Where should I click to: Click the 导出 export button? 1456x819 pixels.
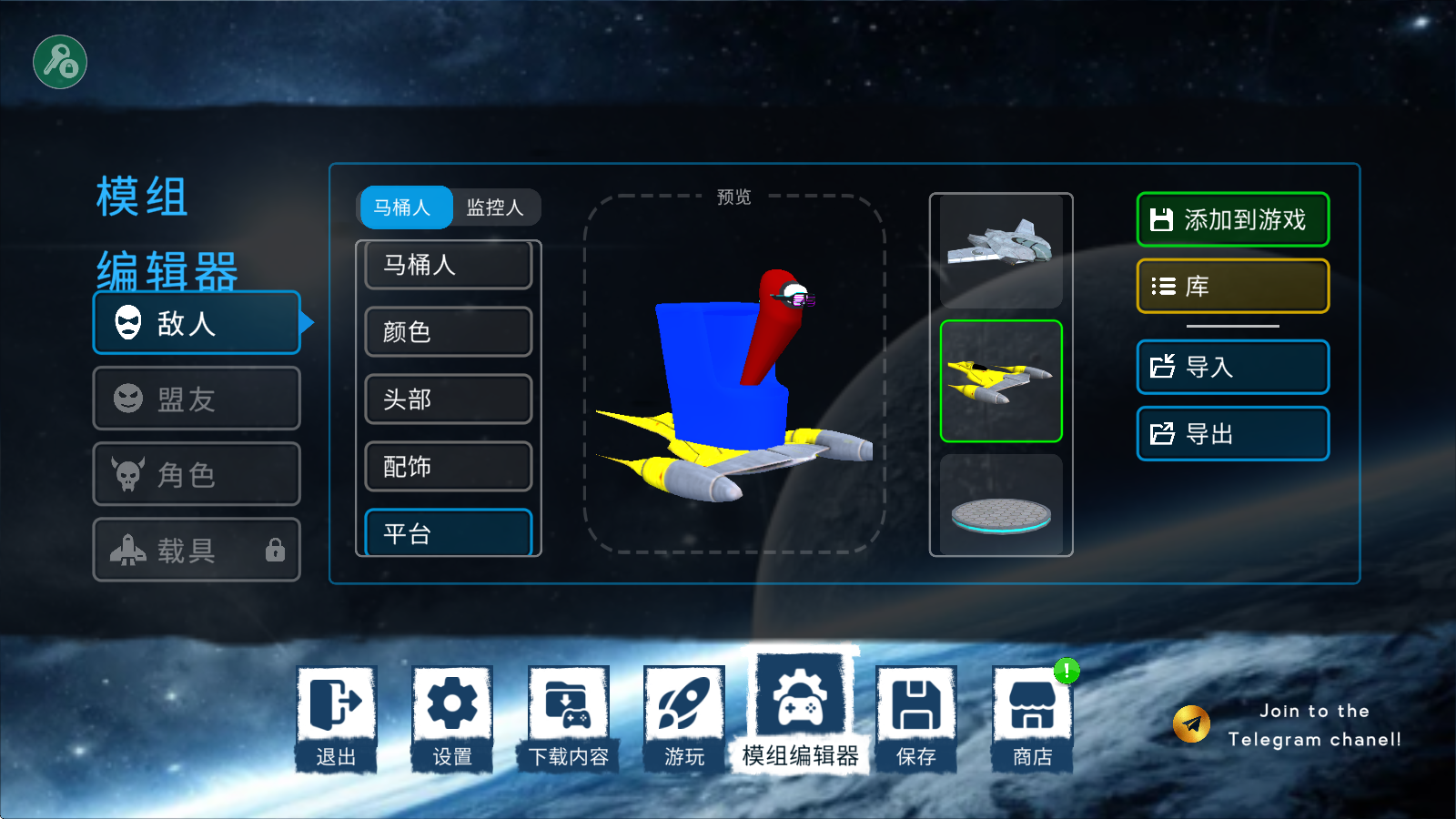click(x=1232, y=433)
